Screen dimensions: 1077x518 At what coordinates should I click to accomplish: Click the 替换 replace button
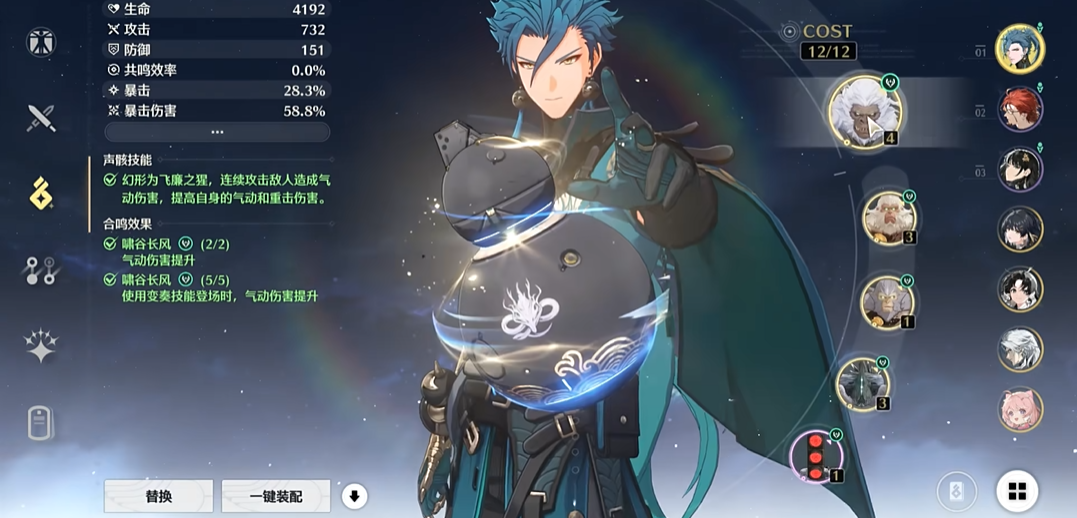[158, 496]
